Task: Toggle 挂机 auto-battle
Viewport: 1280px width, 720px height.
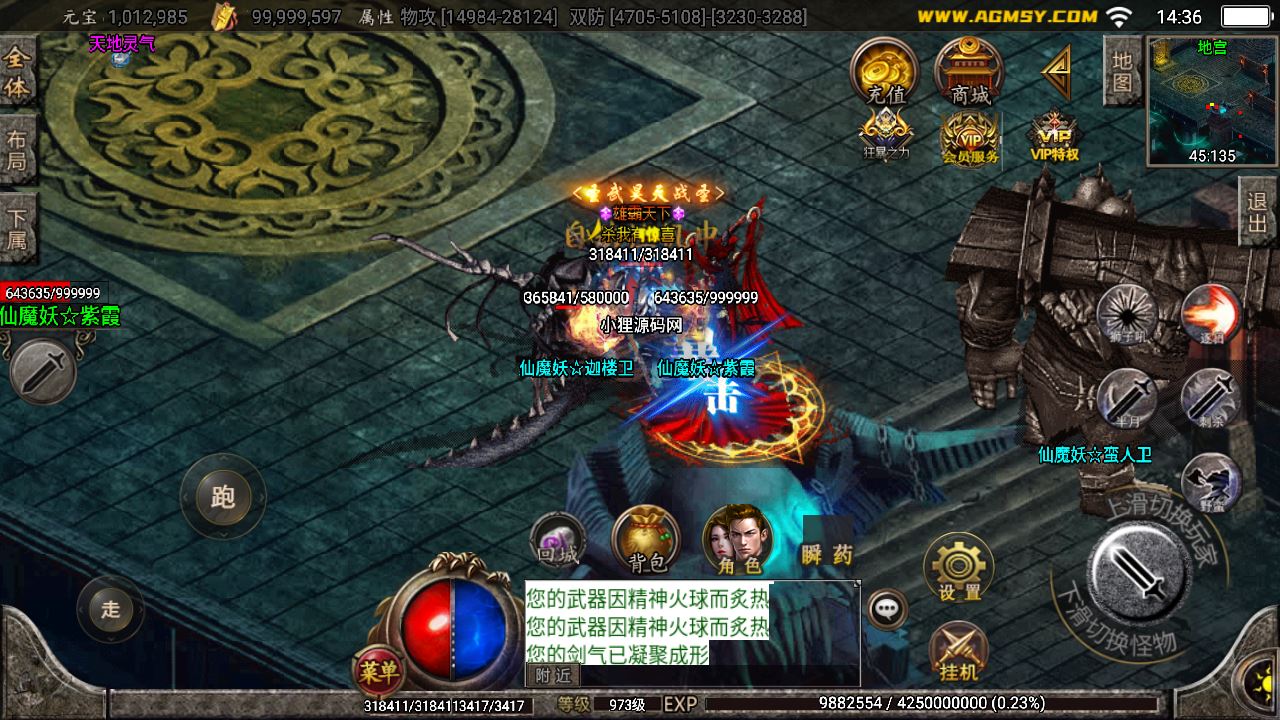Action: pyautogui.click(x=958, y=651)
